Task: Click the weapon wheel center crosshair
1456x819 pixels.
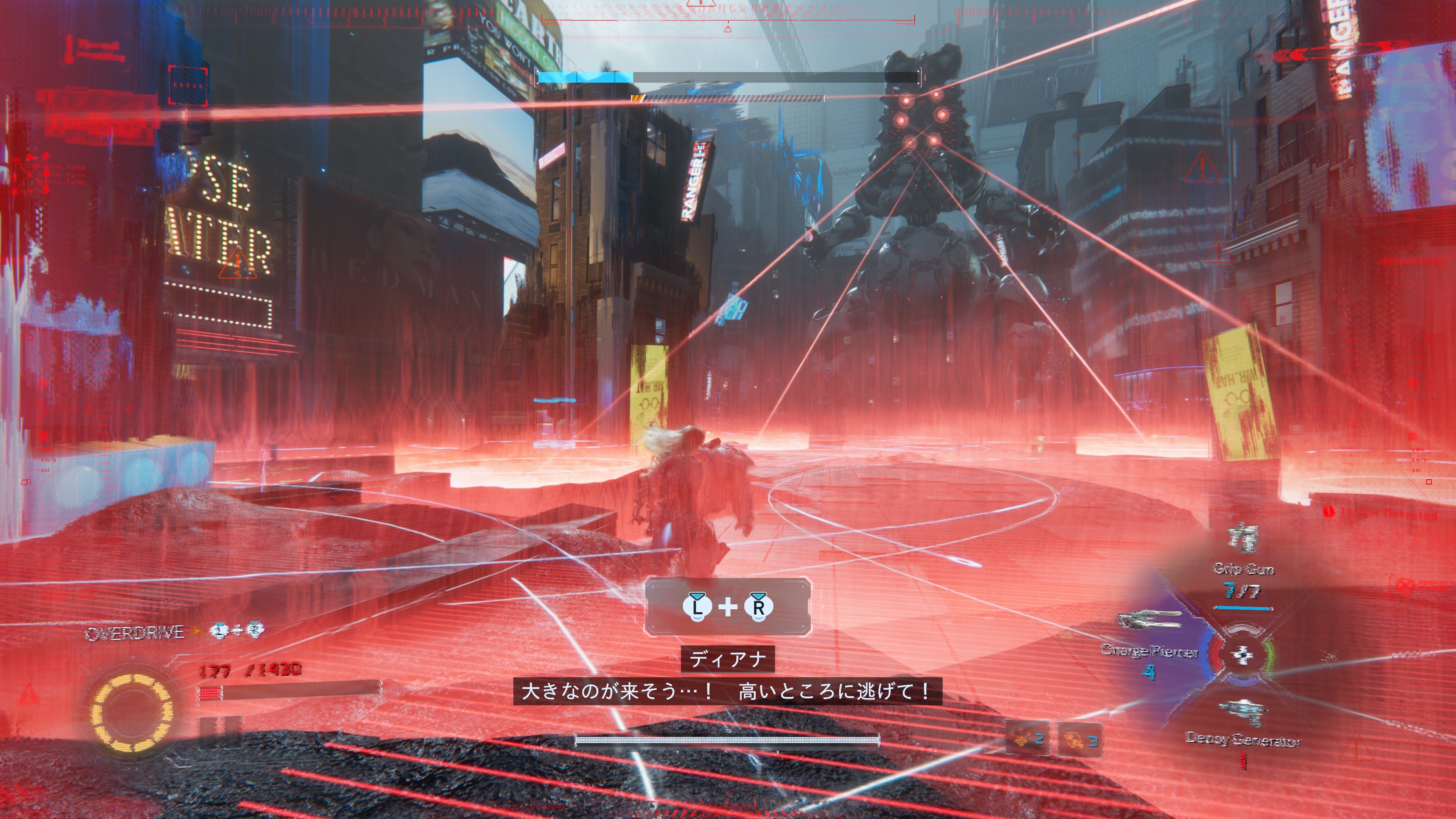Action: click(x=1243, y=654)
